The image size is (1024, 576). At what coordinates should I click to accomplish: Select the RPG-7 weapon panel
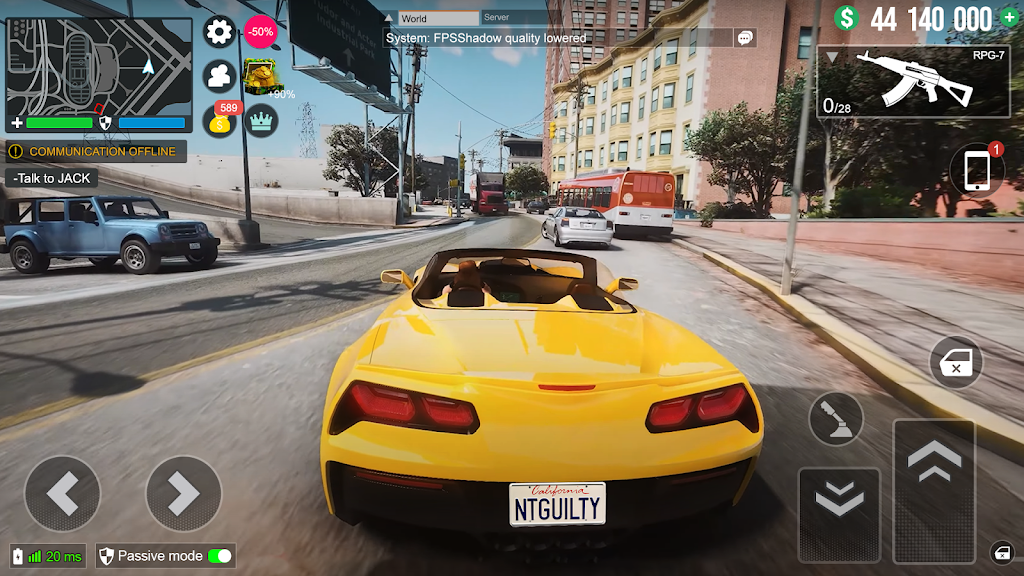coord(912,82)
